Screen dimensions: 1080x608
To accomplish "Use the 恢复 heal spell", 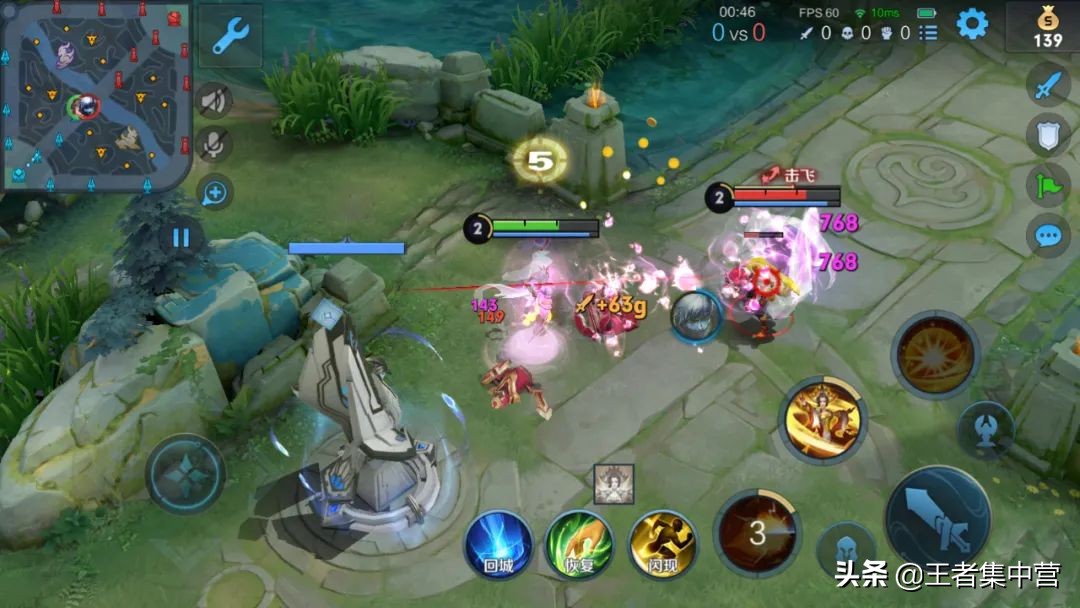I will pyautogui.click(x=579, y=543).
